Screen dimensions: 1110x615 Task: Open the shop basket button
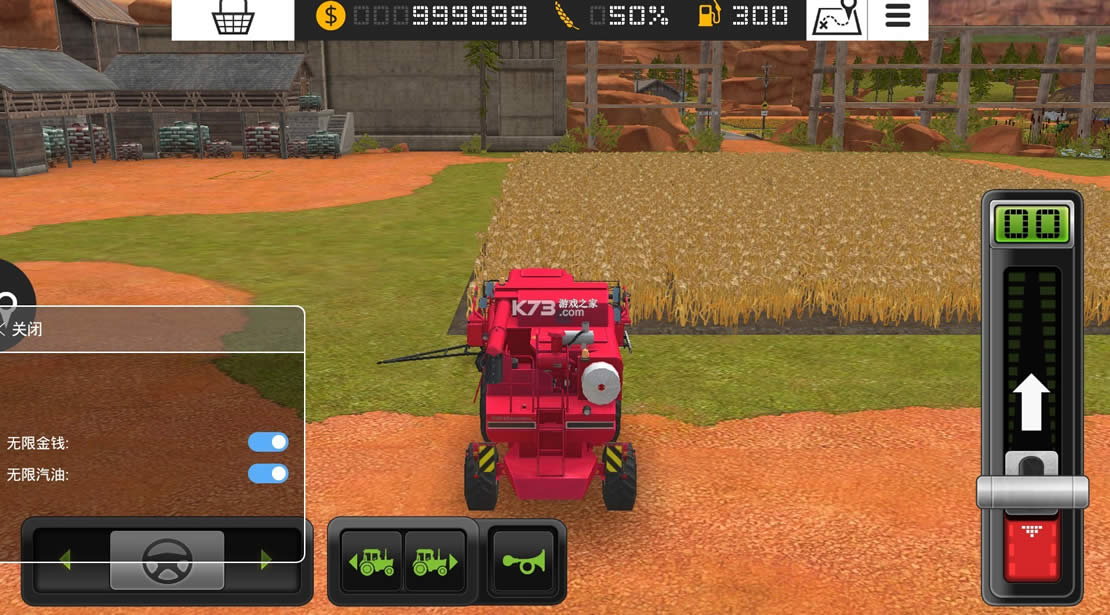pos(233,19)
